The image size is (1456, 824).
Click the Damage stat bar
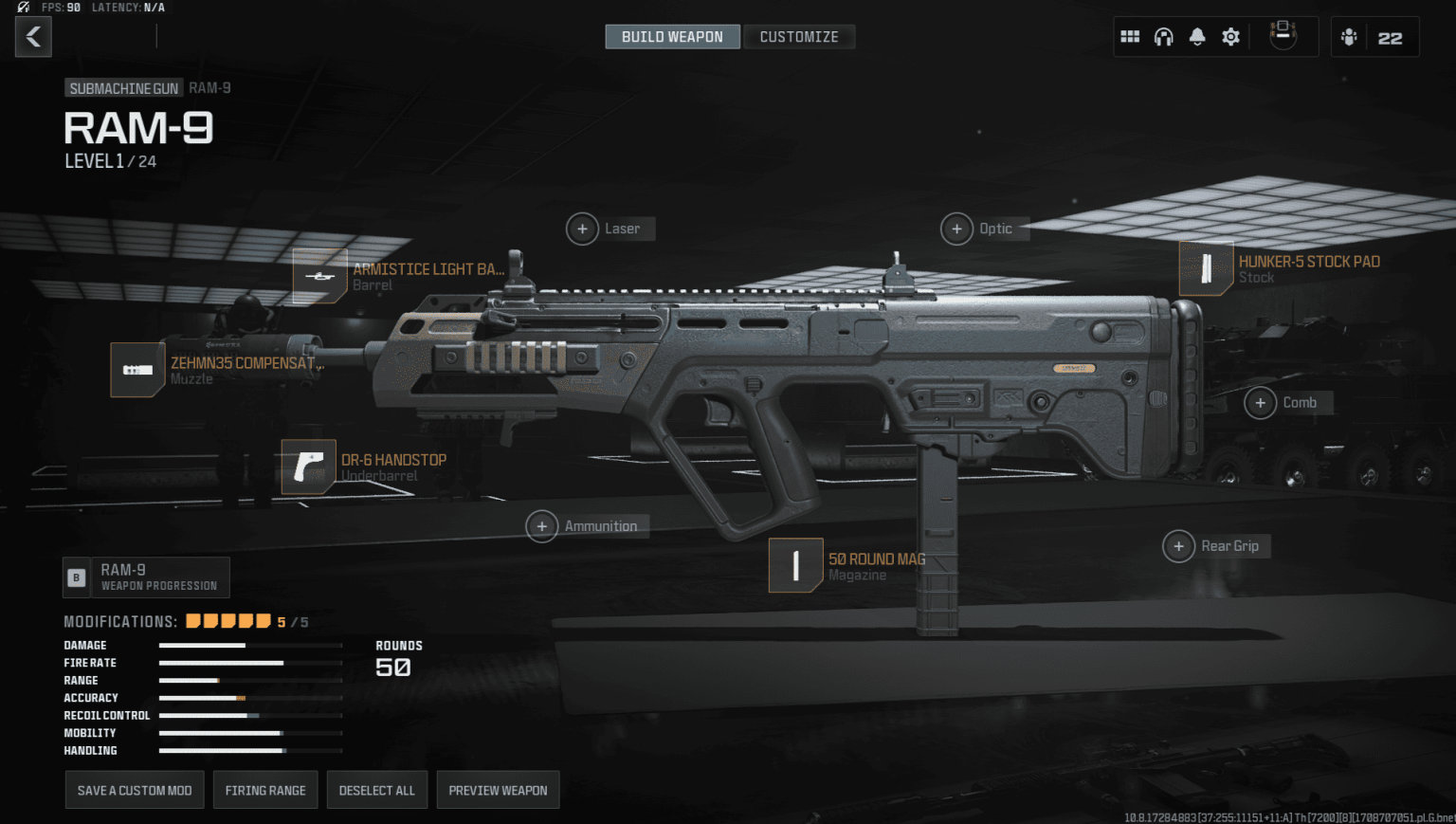[x=249, y=645]
